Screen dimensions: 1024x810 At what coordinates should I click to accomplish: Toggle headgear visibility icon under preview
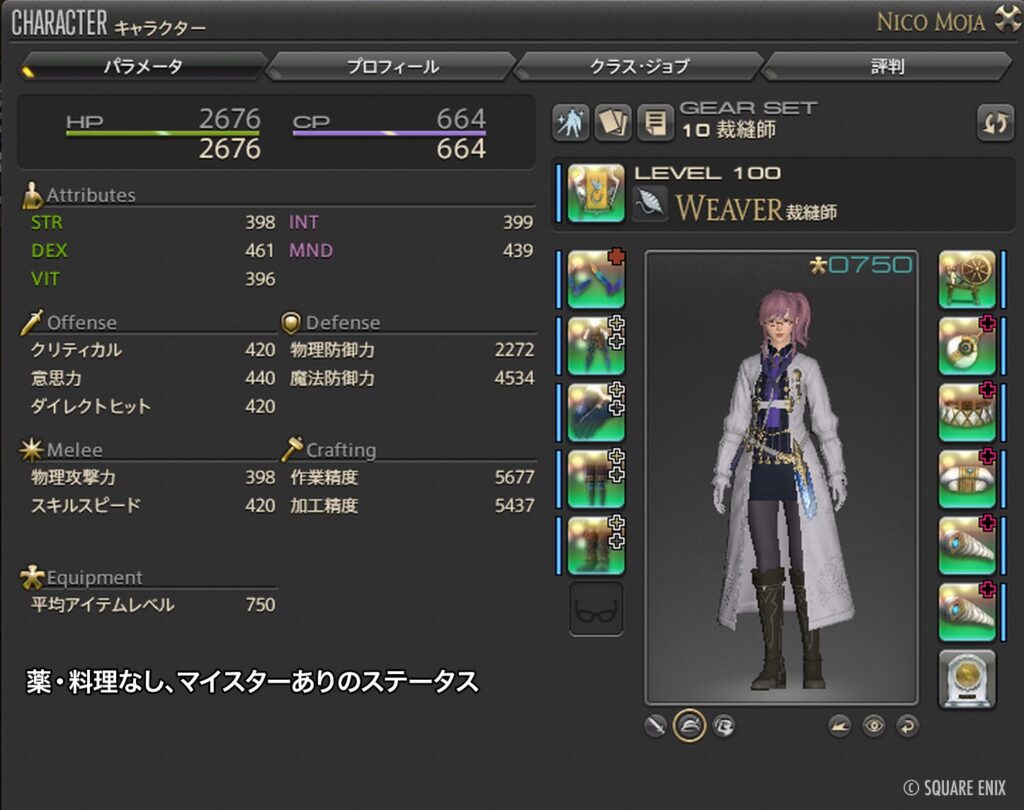click(x=689, y=727)
